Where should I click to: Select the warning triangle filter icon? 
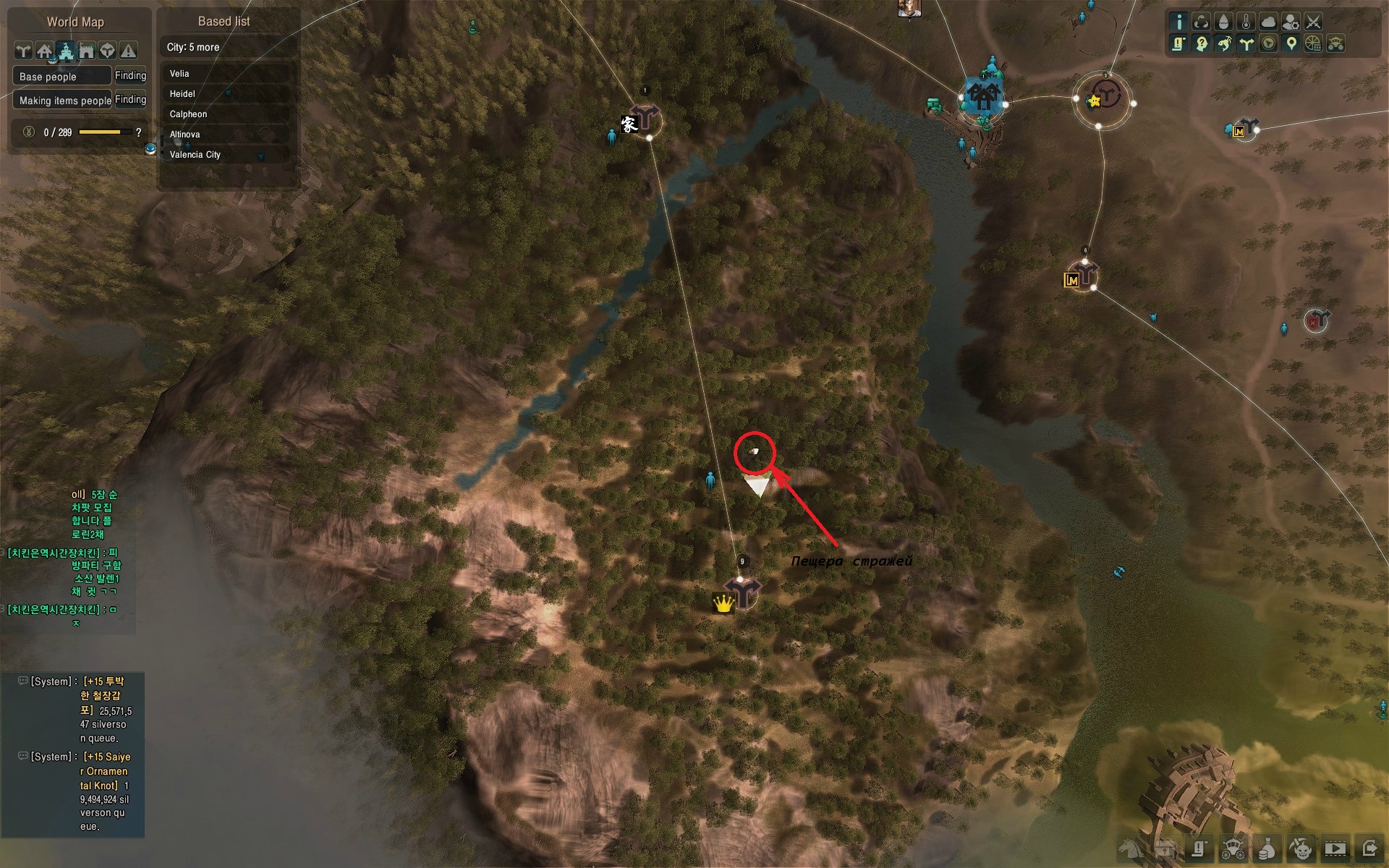(x=128, y=51)
